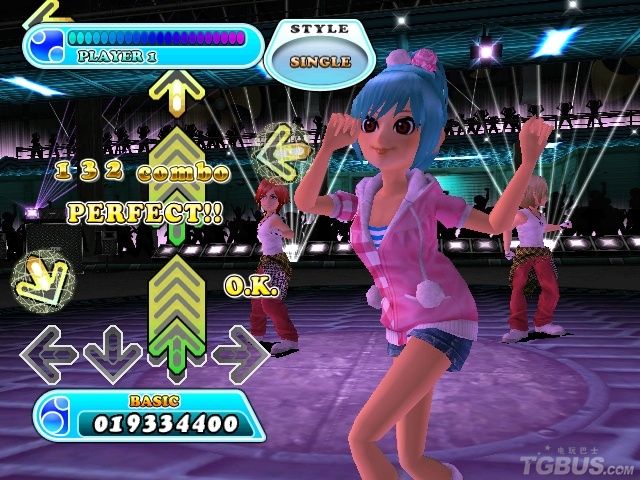
Task: Tap the gray down arrow step target
Action: coord(112,352)
